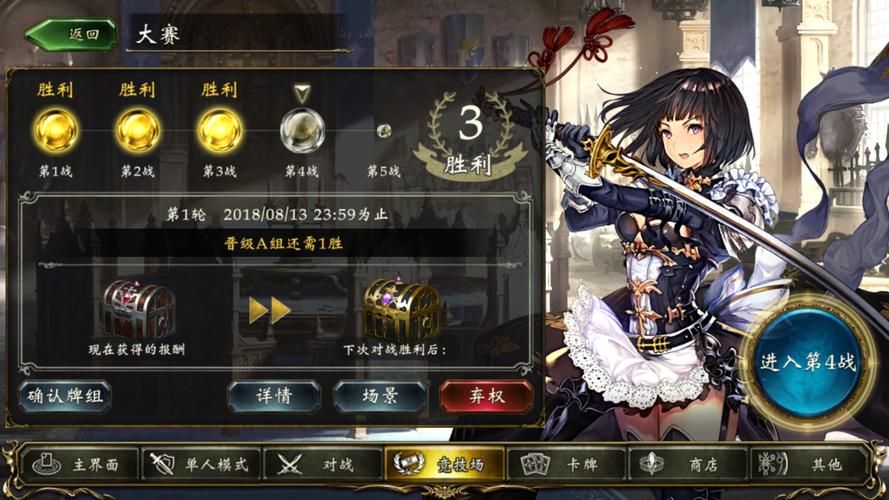The width and height of the screenshot is (889, 500).
Task: Open the 卡牌 cards tab
Action: tap(566, 464)
